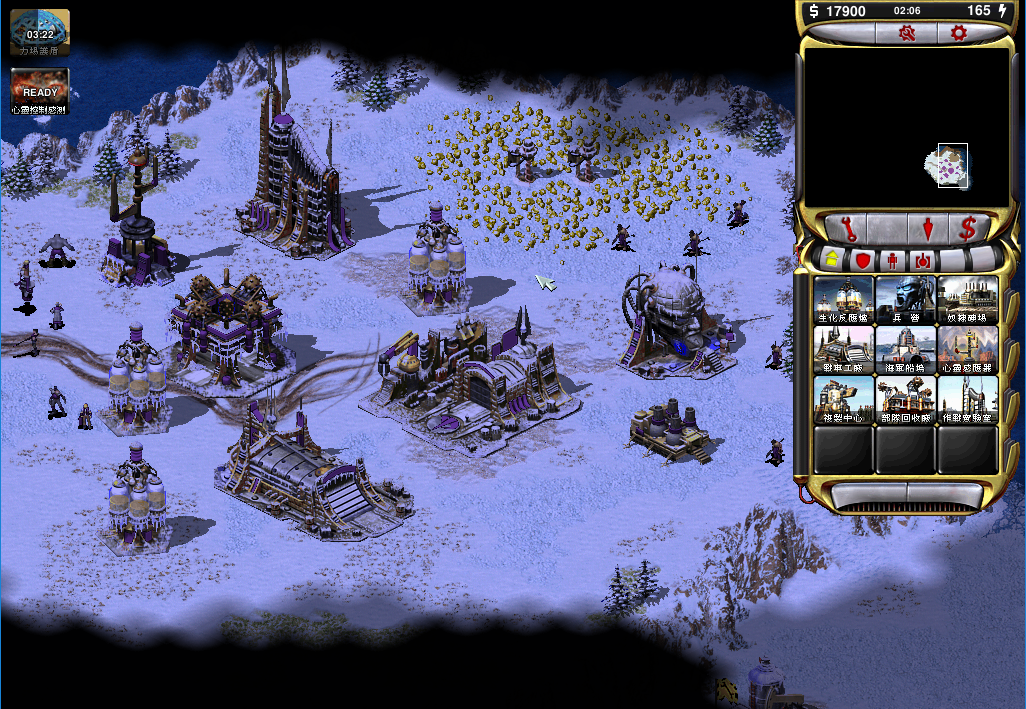
Task: Queue the Barracks (兵營) build icon
Action: (x=905, y=299)
